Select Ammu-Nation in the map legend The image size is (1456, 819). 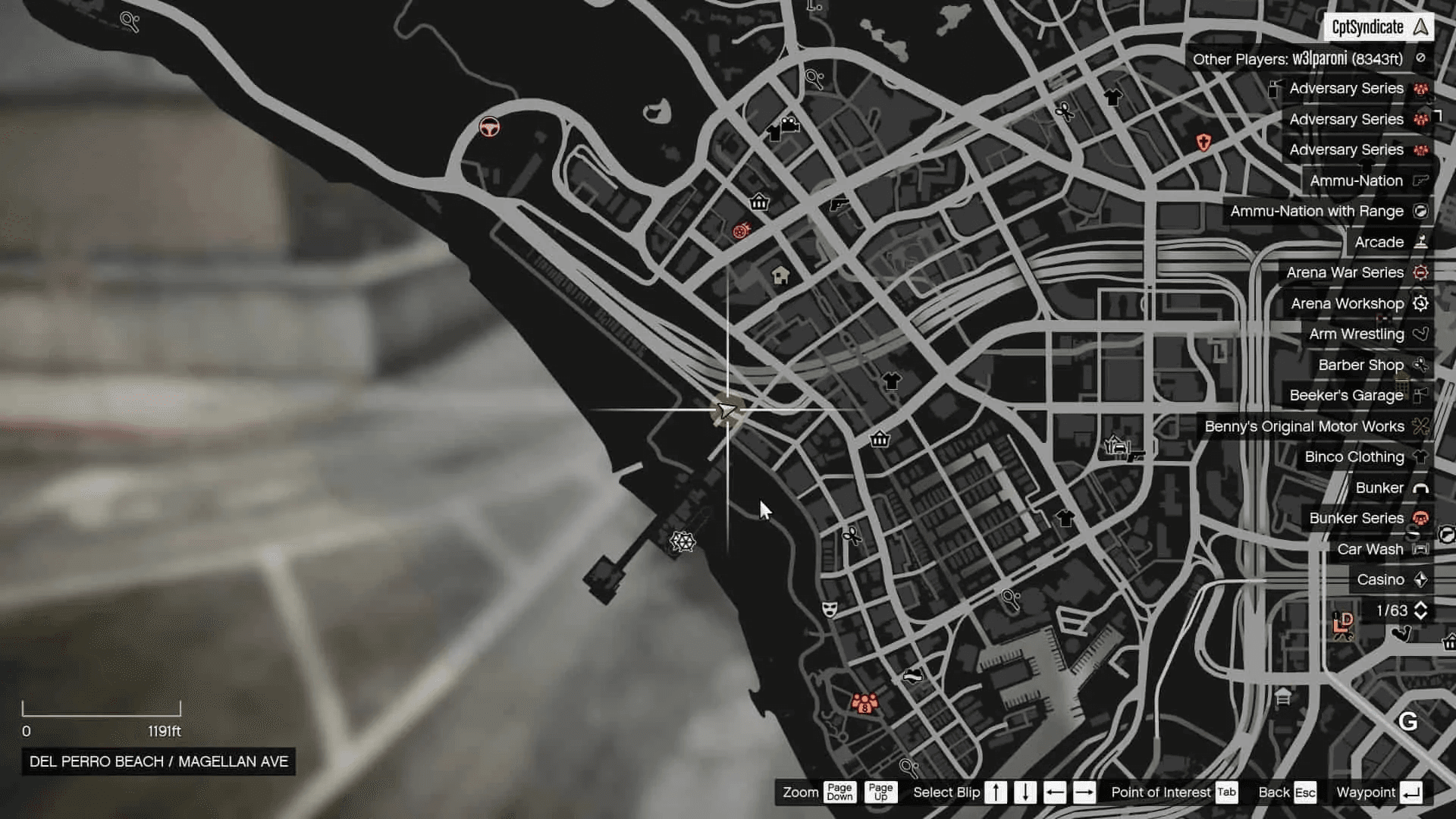1356,180
